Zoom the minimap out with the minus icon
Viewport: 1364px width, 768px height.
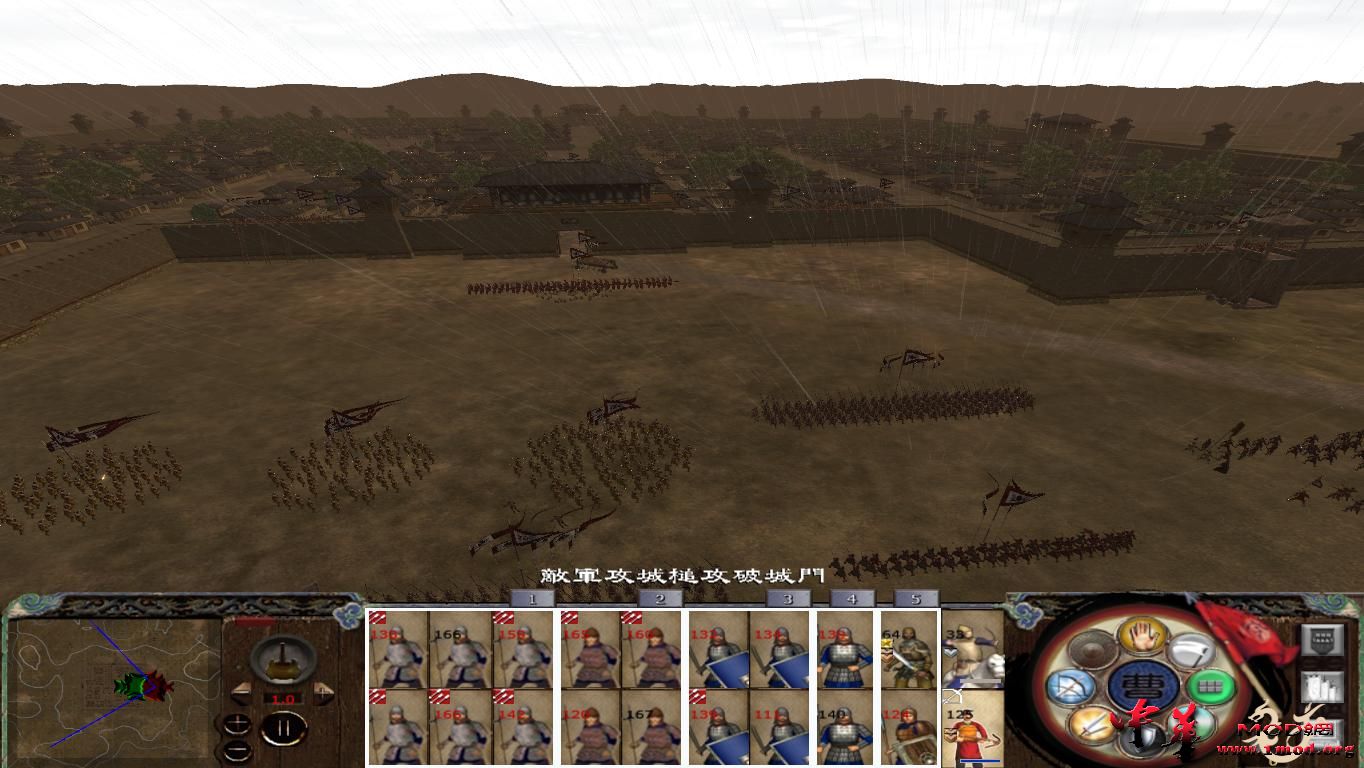click(237, 751)
